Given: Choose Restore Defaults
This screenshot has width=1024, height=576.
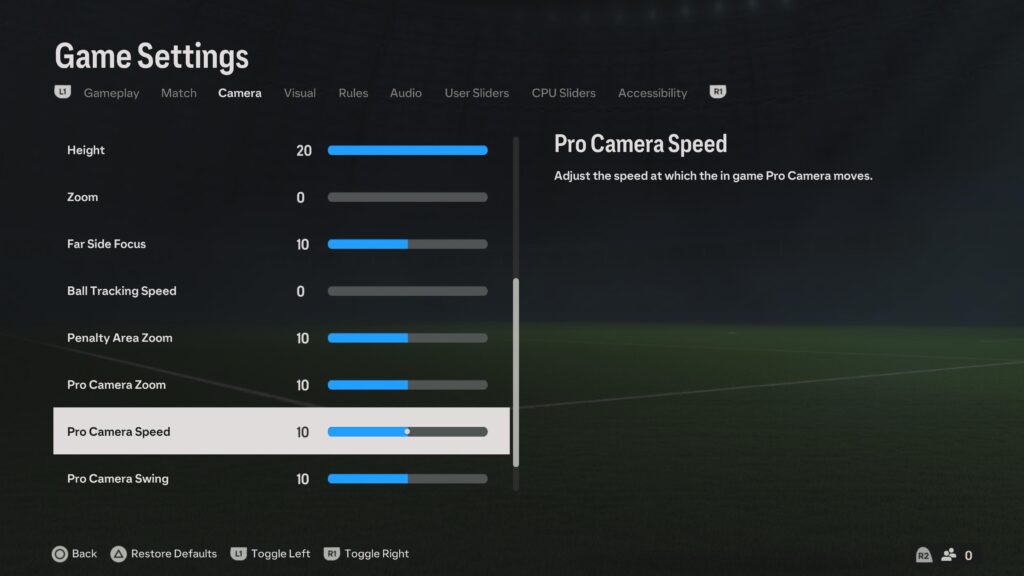Looking at the screenshot, I should click(163, 554).
